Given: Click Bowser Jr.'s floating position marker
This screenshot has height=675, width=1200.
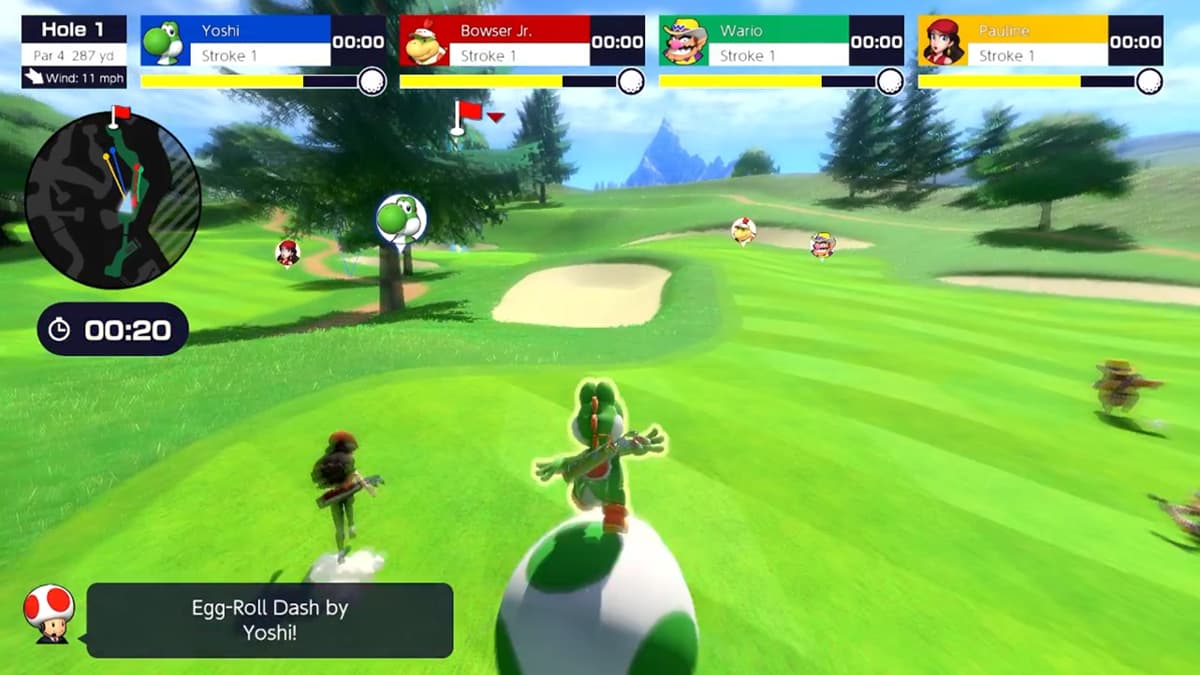Looking at the screenshot, I should coord(743,231).
